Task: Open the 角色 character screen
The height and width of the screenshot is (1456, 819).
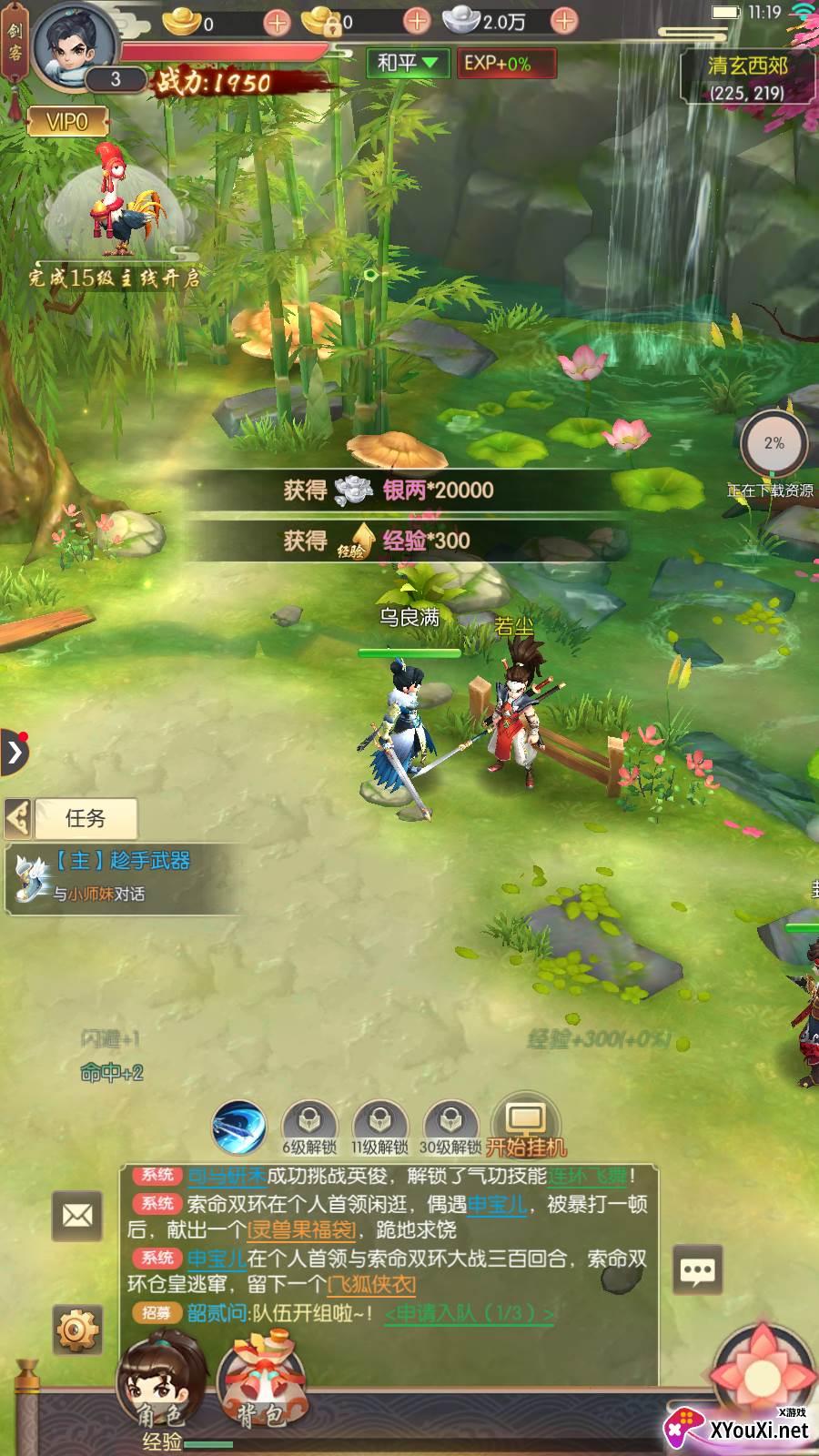Action: coord(160,1383)
